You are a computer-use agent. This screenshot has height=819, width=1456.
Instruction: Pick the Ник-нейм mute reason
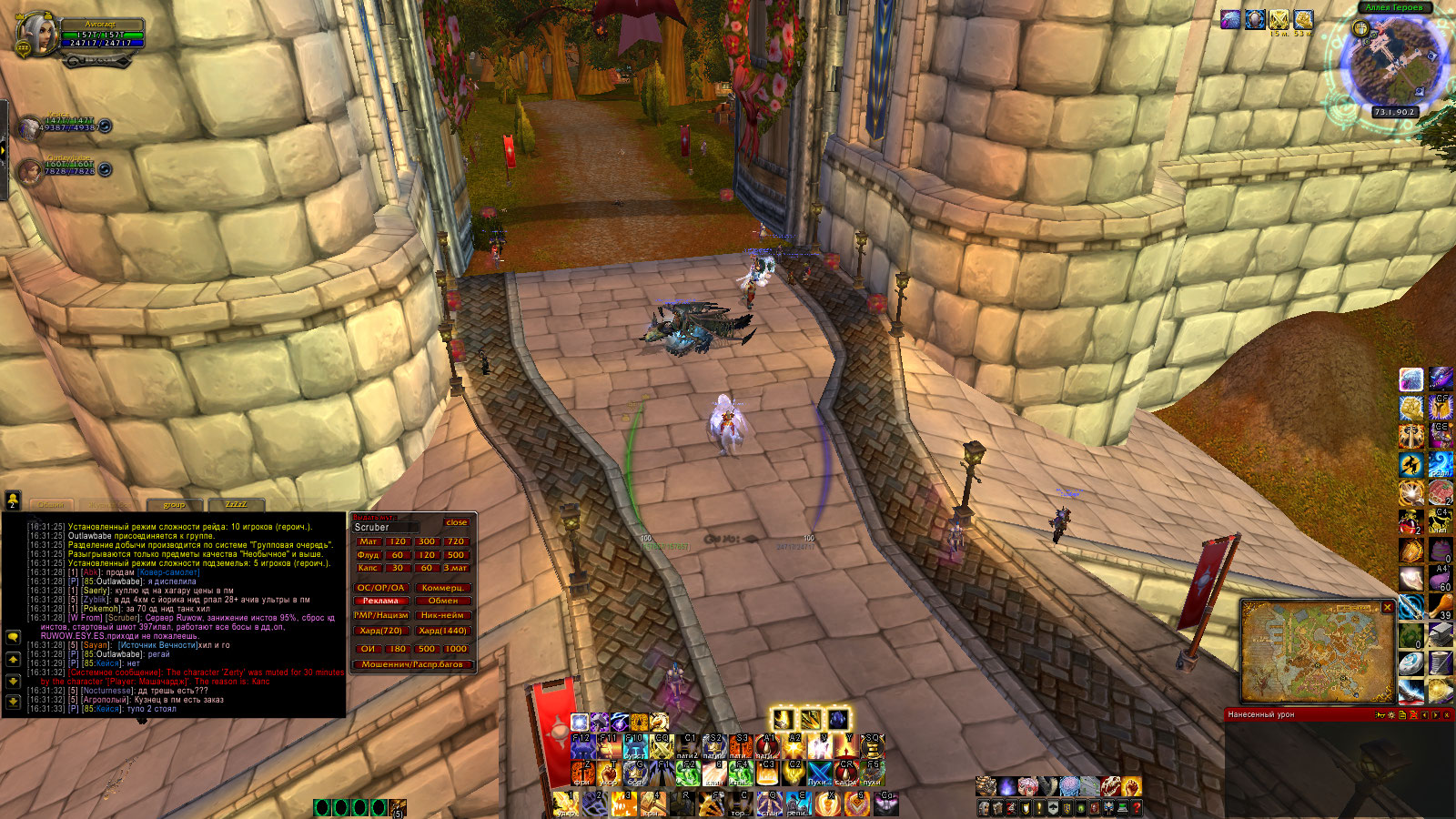coord(443,615)
